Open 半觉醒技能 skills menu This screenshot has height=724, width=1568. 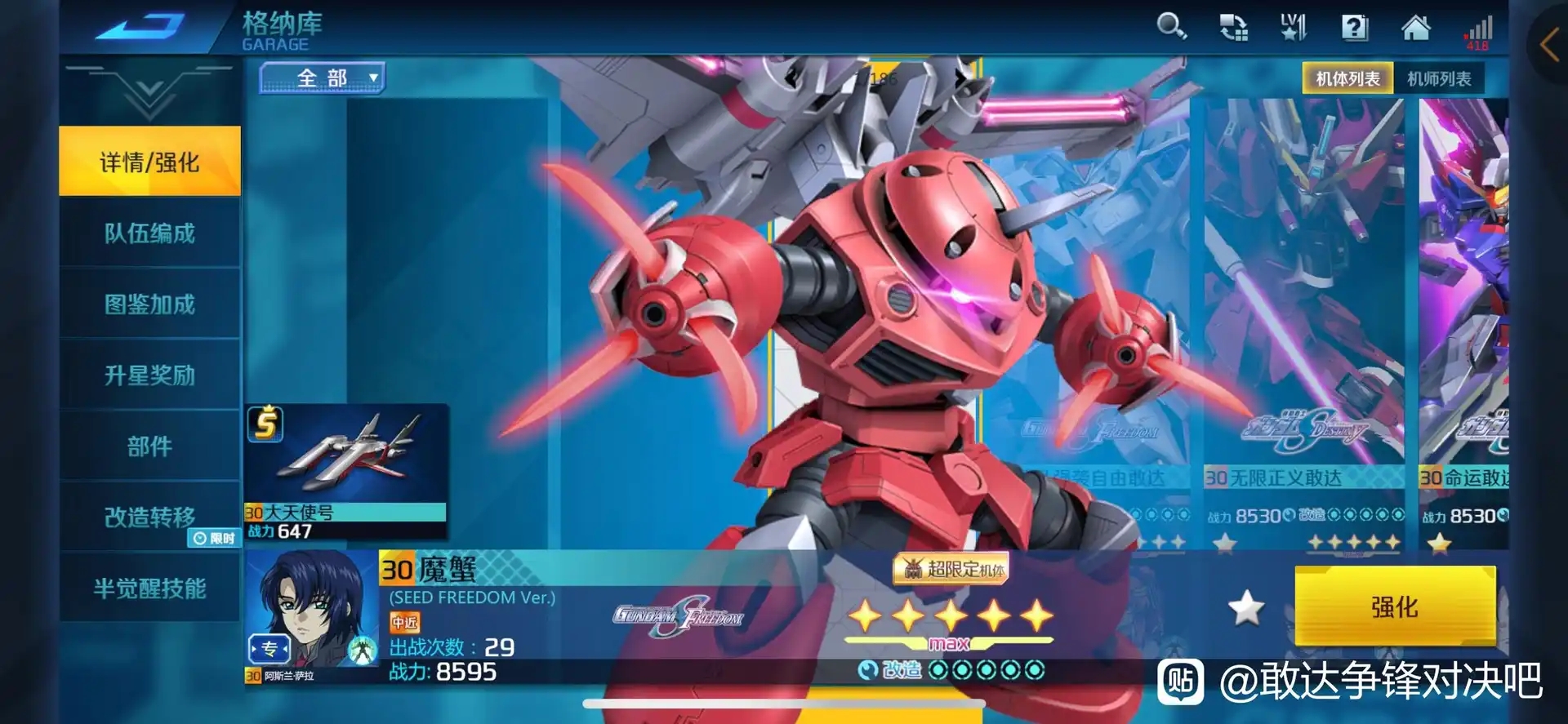(149, 588)
